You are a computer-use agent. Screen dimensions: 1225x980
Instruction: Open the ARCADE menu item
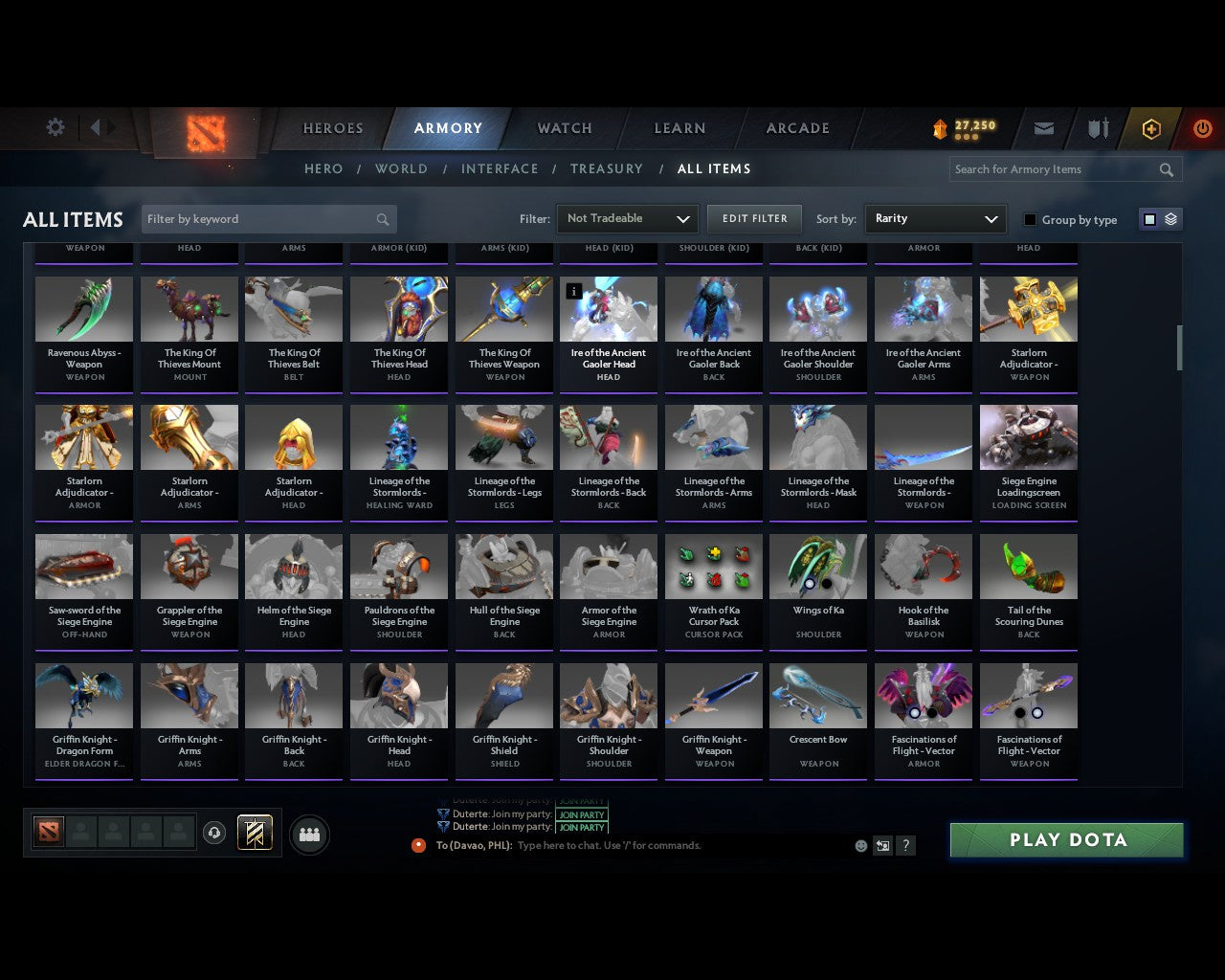point(796,127)
